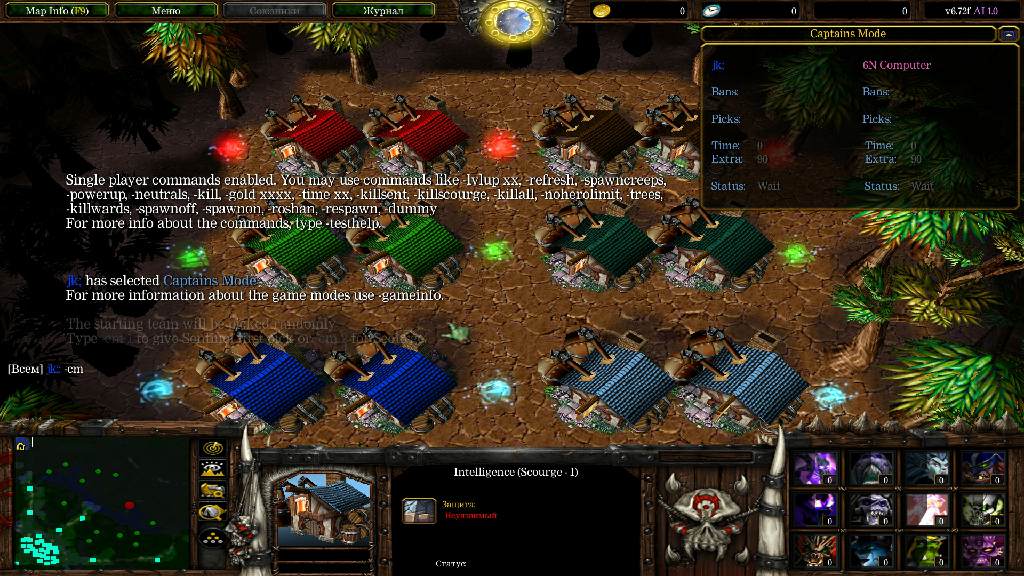The height and width of the screenshot is (576, 1024).
Task: Select the red spiky-haired hero
Action: coord(813,550)
